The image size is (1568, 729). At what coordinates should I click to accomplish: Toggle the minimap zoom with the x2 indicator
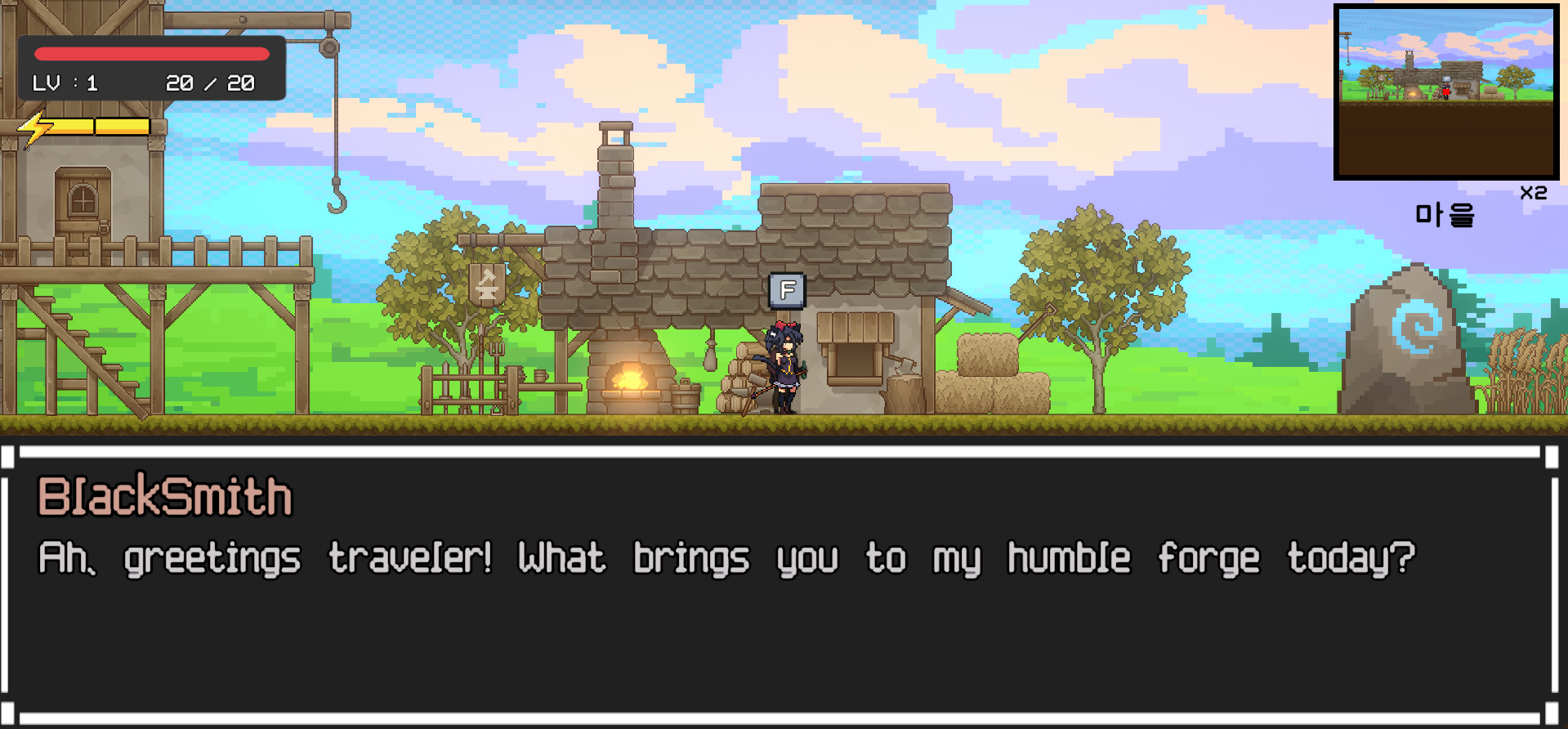coord(1533,193)
